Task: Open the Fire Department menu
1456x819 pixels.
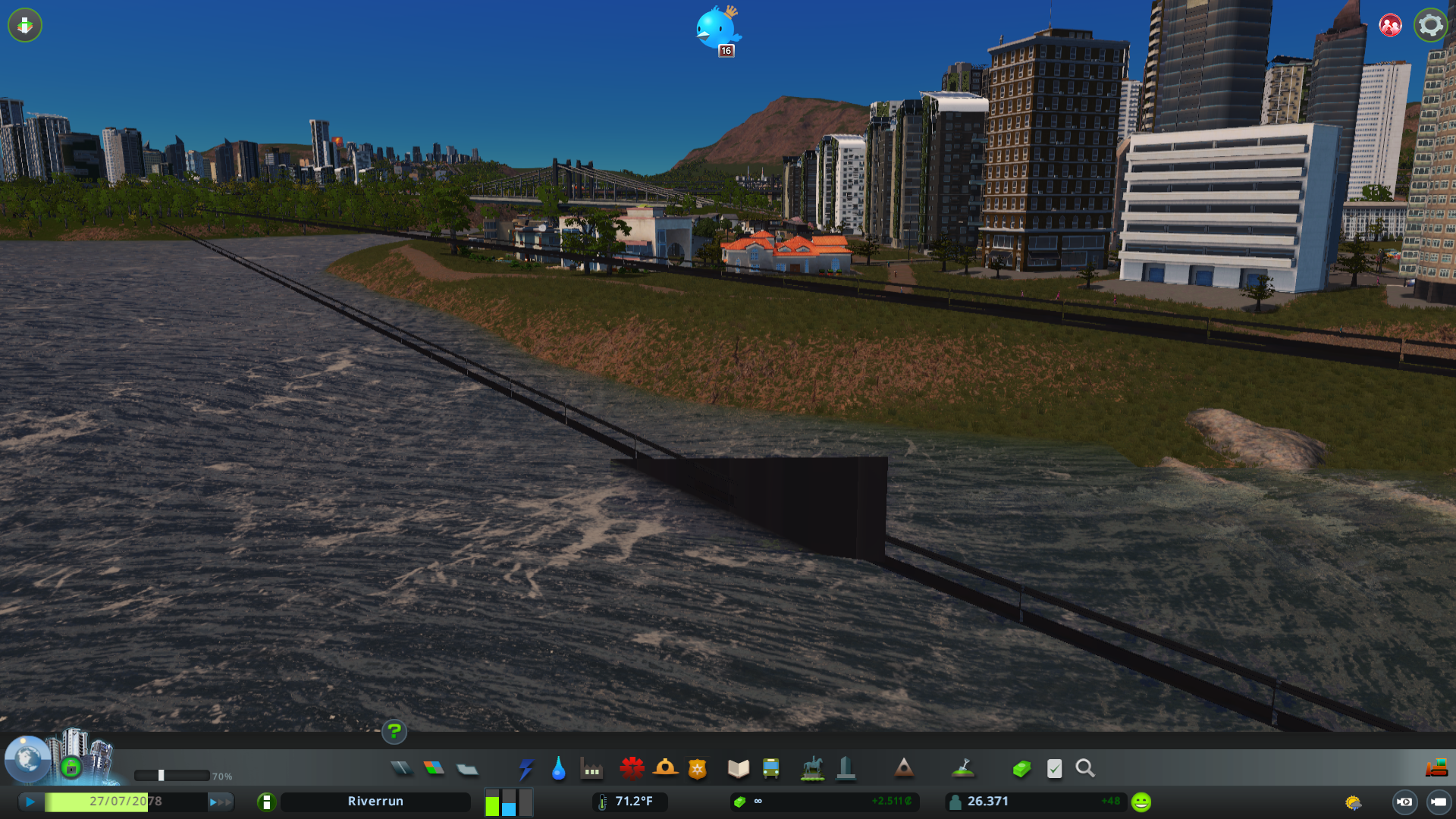Action: 666,768
